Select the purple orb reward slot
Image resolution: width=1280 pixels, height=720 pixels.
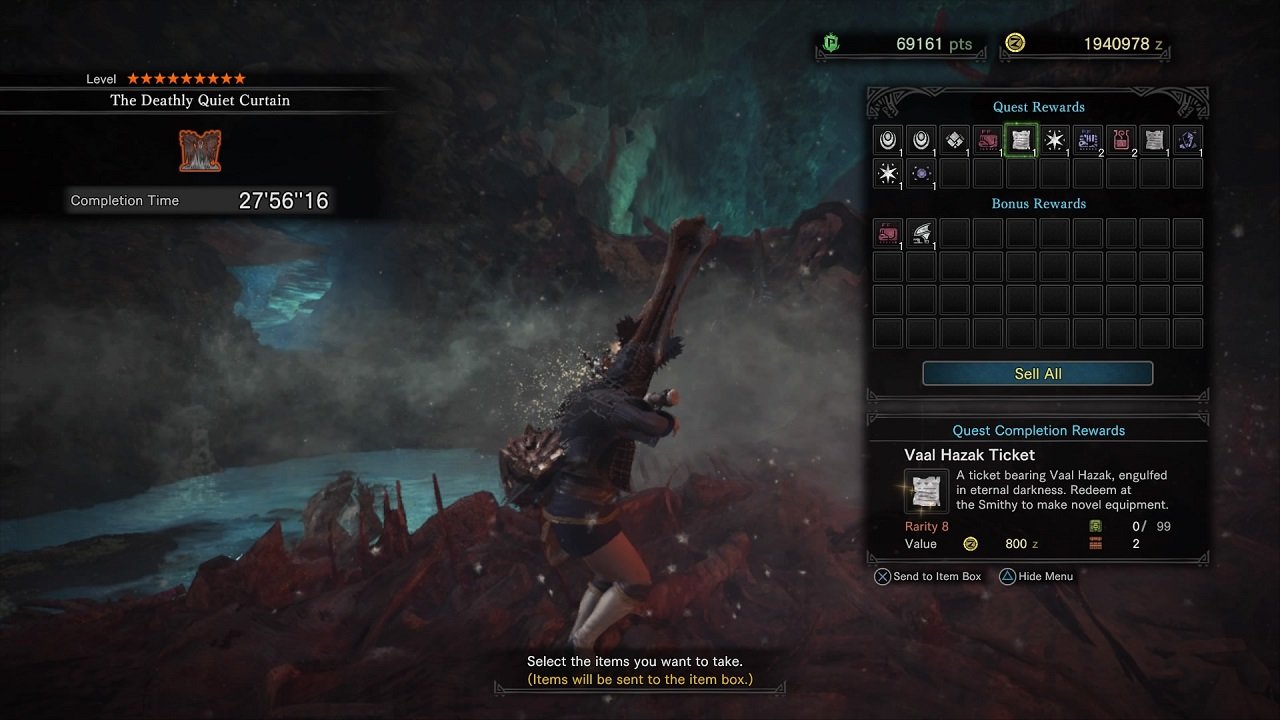pyautogui.click(x=921, y=174)
